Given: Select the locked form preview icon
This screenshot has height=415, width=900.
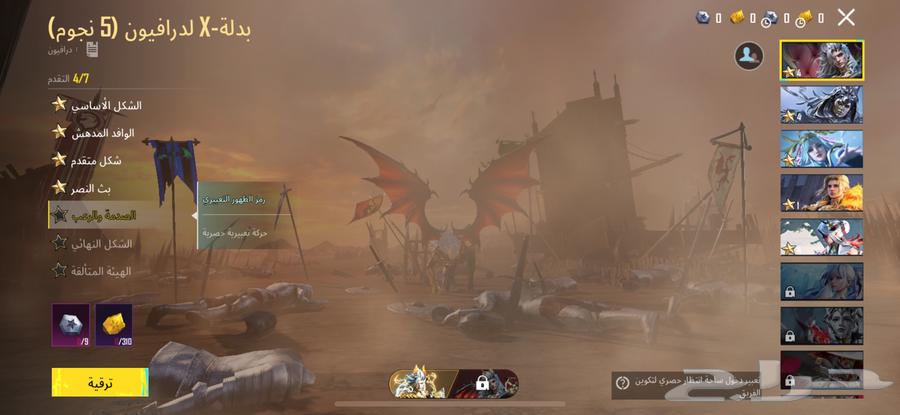Looking at the screenshot, I should [x=484, y=383].
